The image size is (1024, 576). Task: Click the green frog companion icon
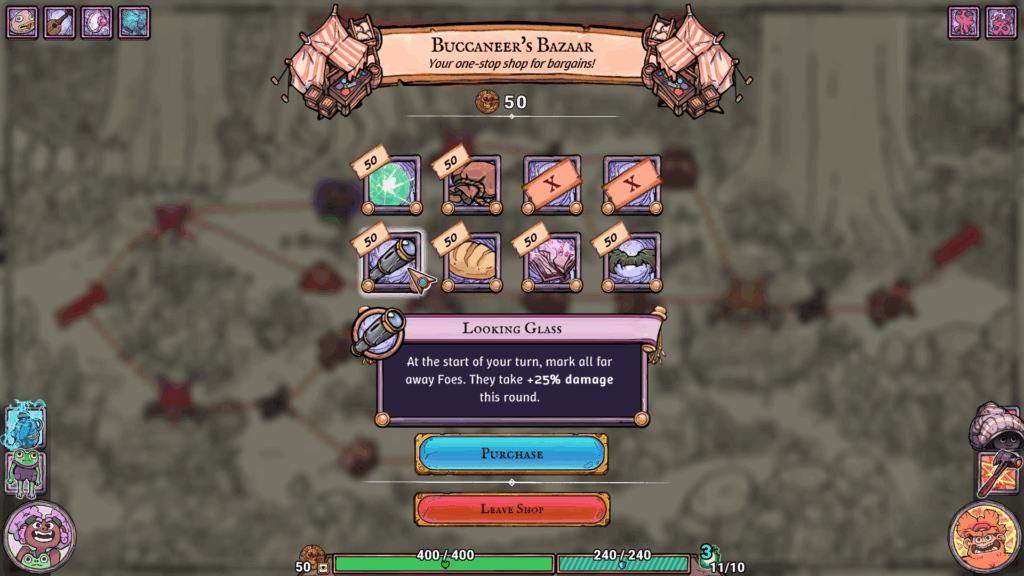[x=24, y=473]
